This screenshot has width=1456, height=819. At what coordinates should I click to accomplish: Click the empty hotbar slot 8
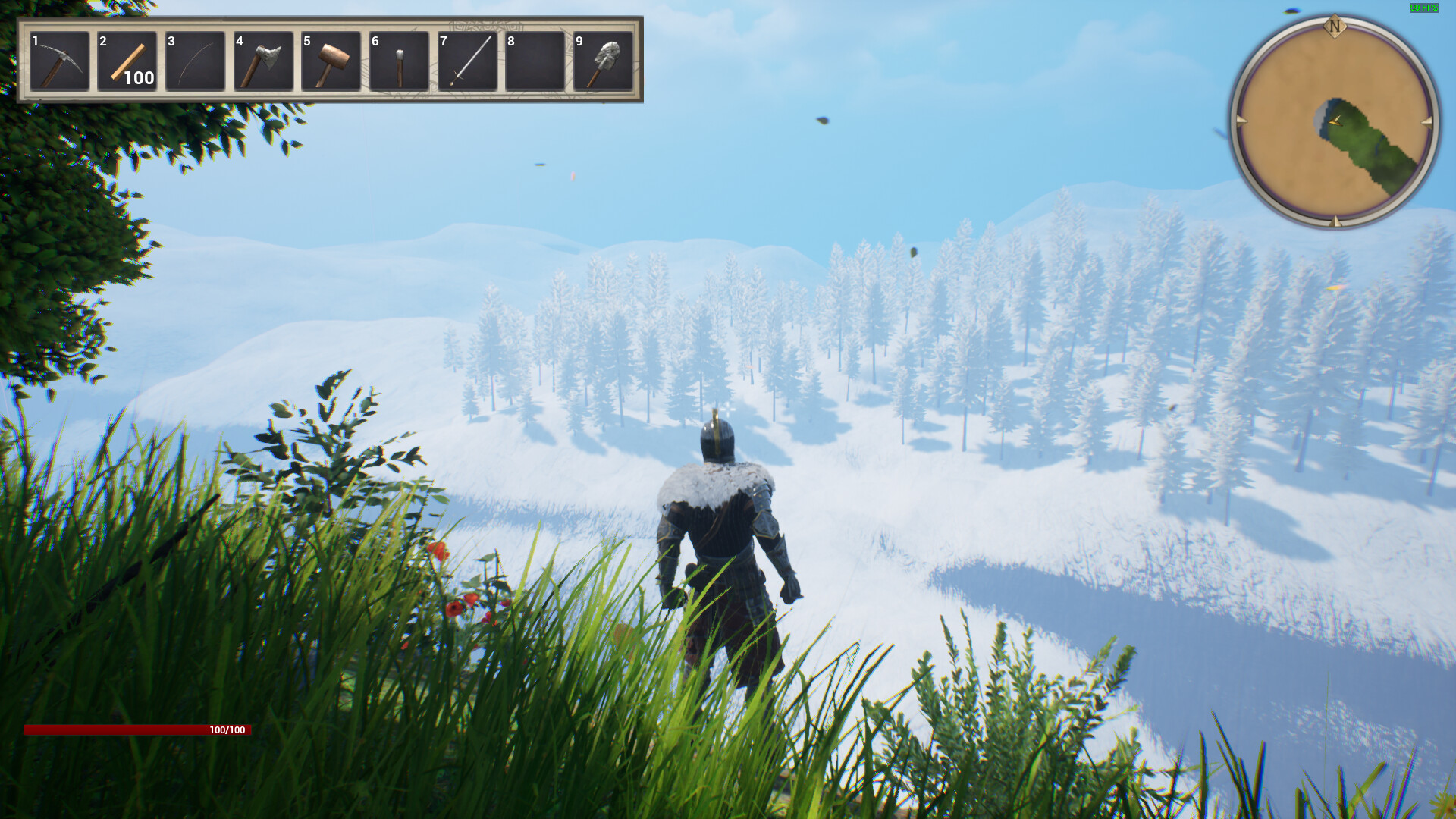(534, 61)
